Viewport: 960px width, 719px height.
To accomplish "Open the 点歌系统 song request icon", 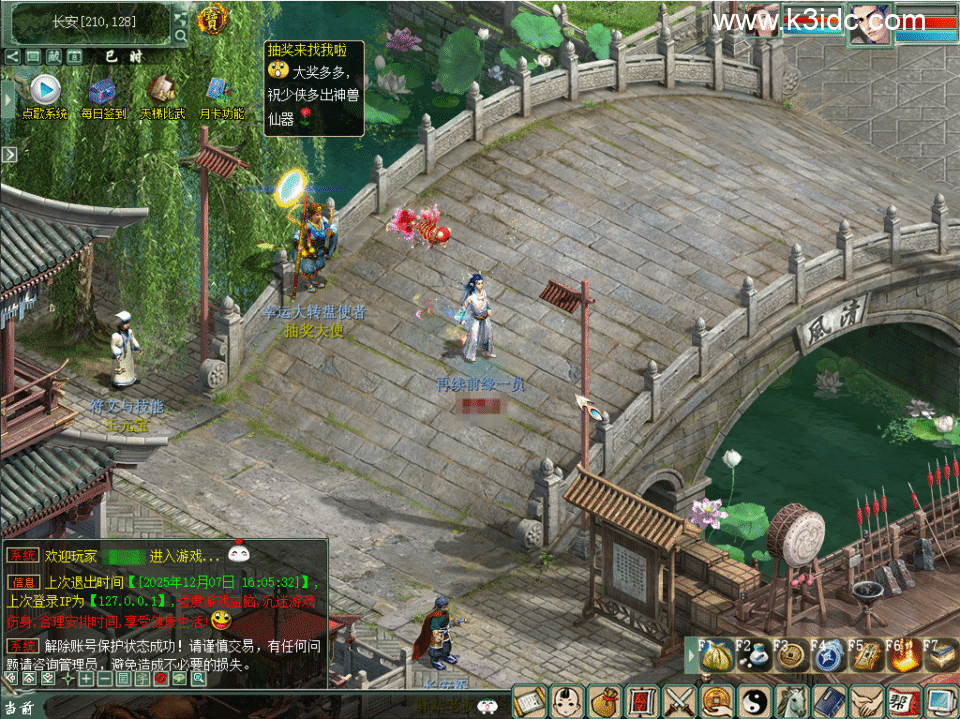I will pos(44,91).
